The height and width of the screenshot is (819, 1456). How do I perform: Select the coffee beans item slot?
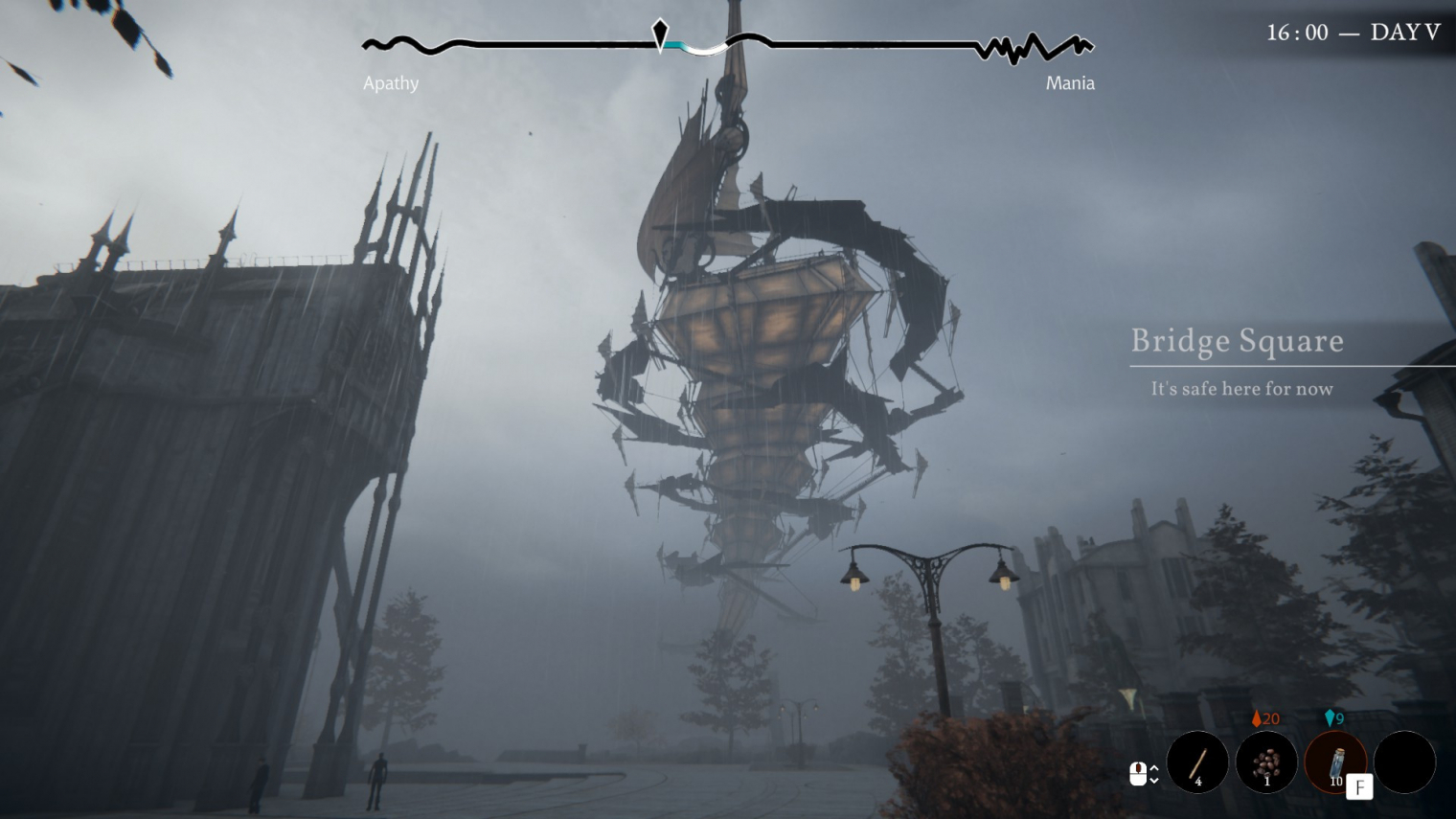click(1266, 762)
